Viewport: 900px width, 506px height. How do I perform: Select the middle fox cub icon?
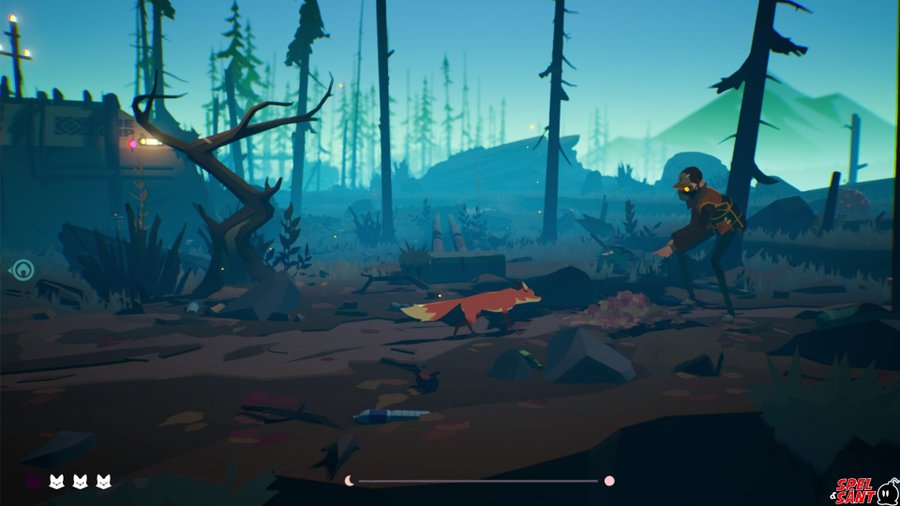79,481
